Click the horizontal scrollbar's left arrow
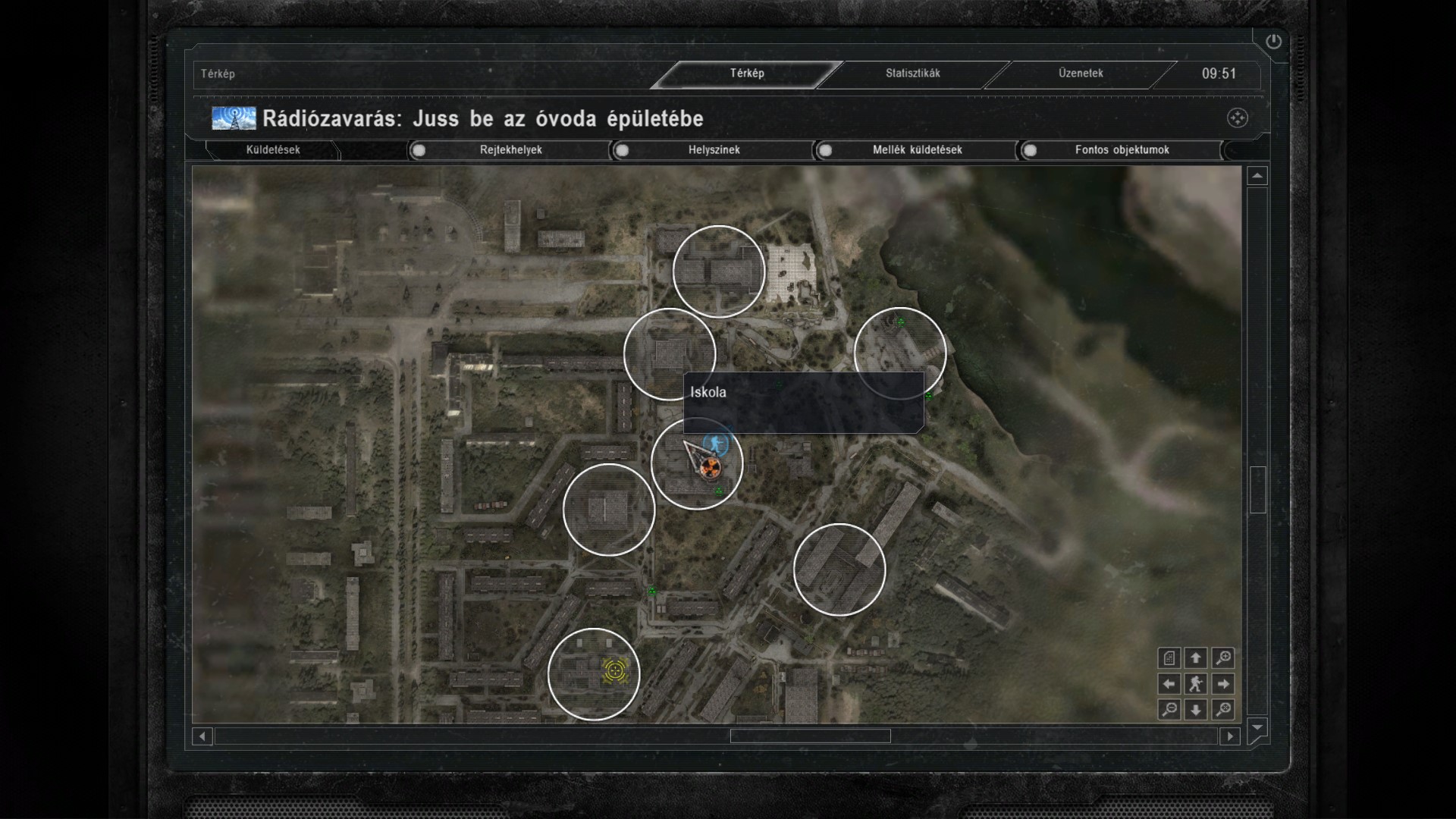The width and height of the screenshot is (1456, 819). point(202,736)
